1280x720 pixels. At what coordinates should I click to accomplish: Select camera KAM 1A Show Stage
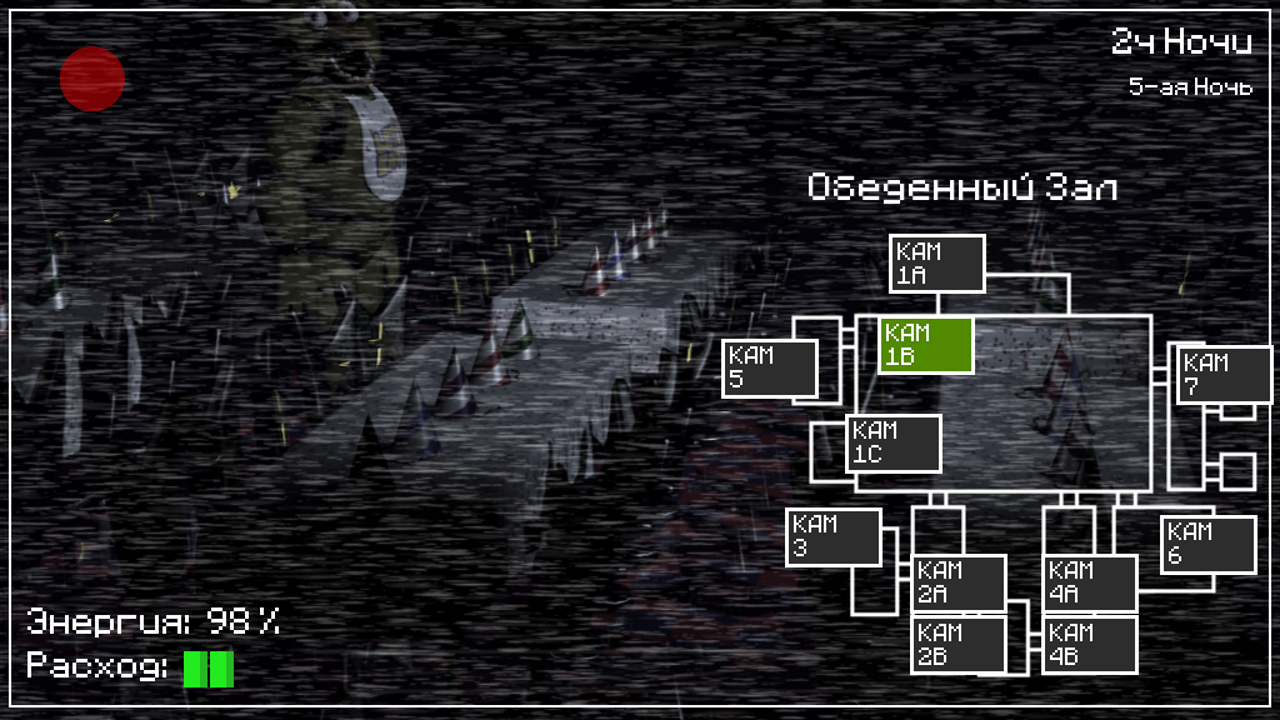tap(936, 263)
